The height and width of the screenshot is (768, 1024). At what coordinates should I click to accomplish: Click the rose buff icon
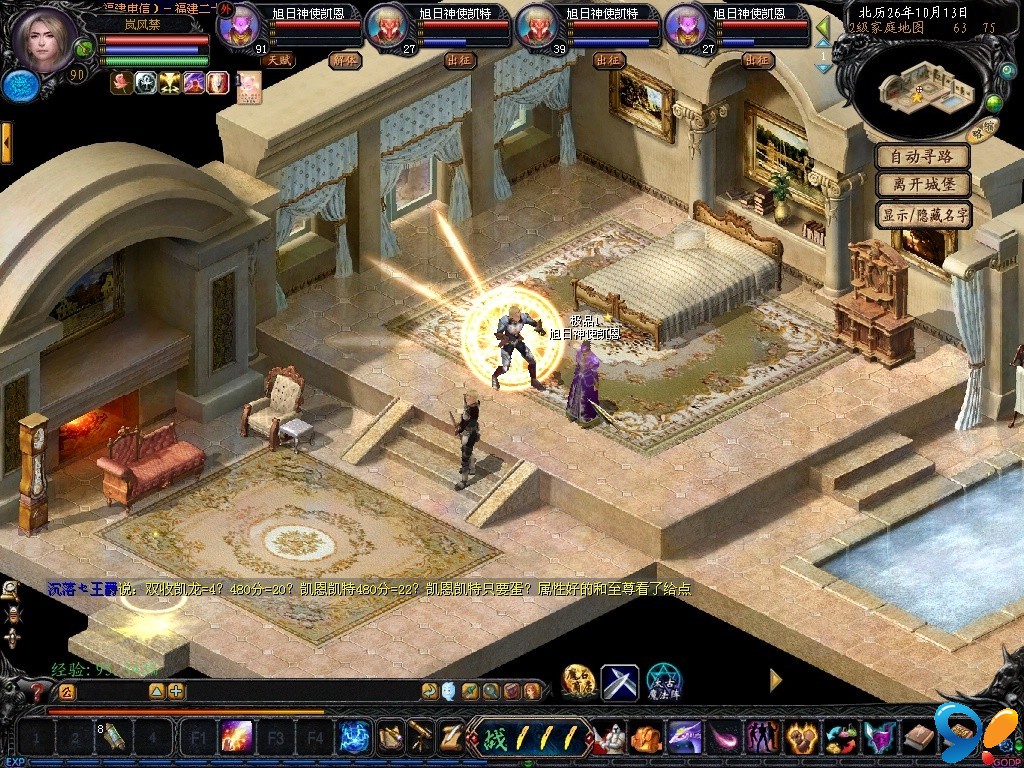(x=122, y=82)
